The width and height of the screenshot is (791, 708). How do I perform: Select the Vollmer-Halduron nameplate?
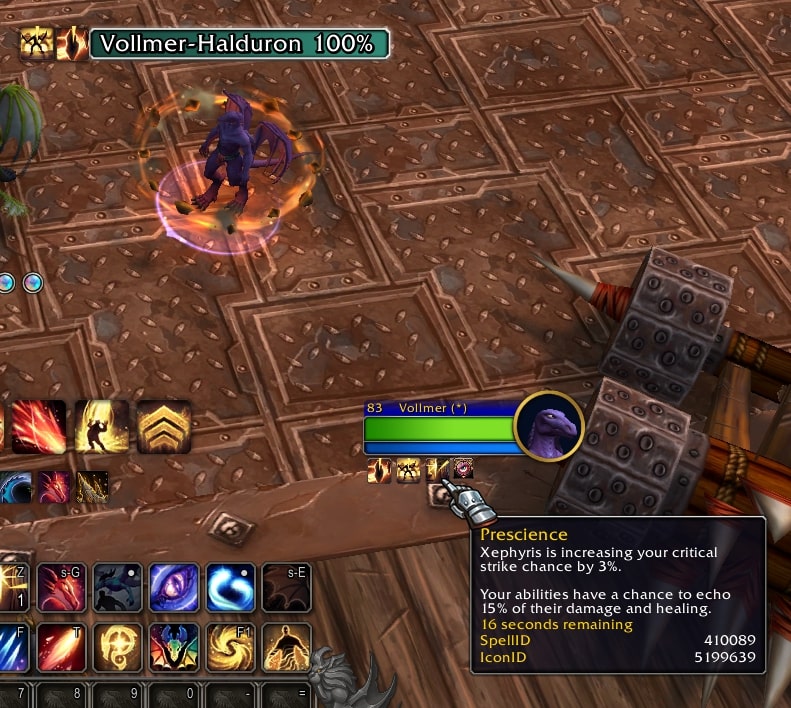pos(239,44)
